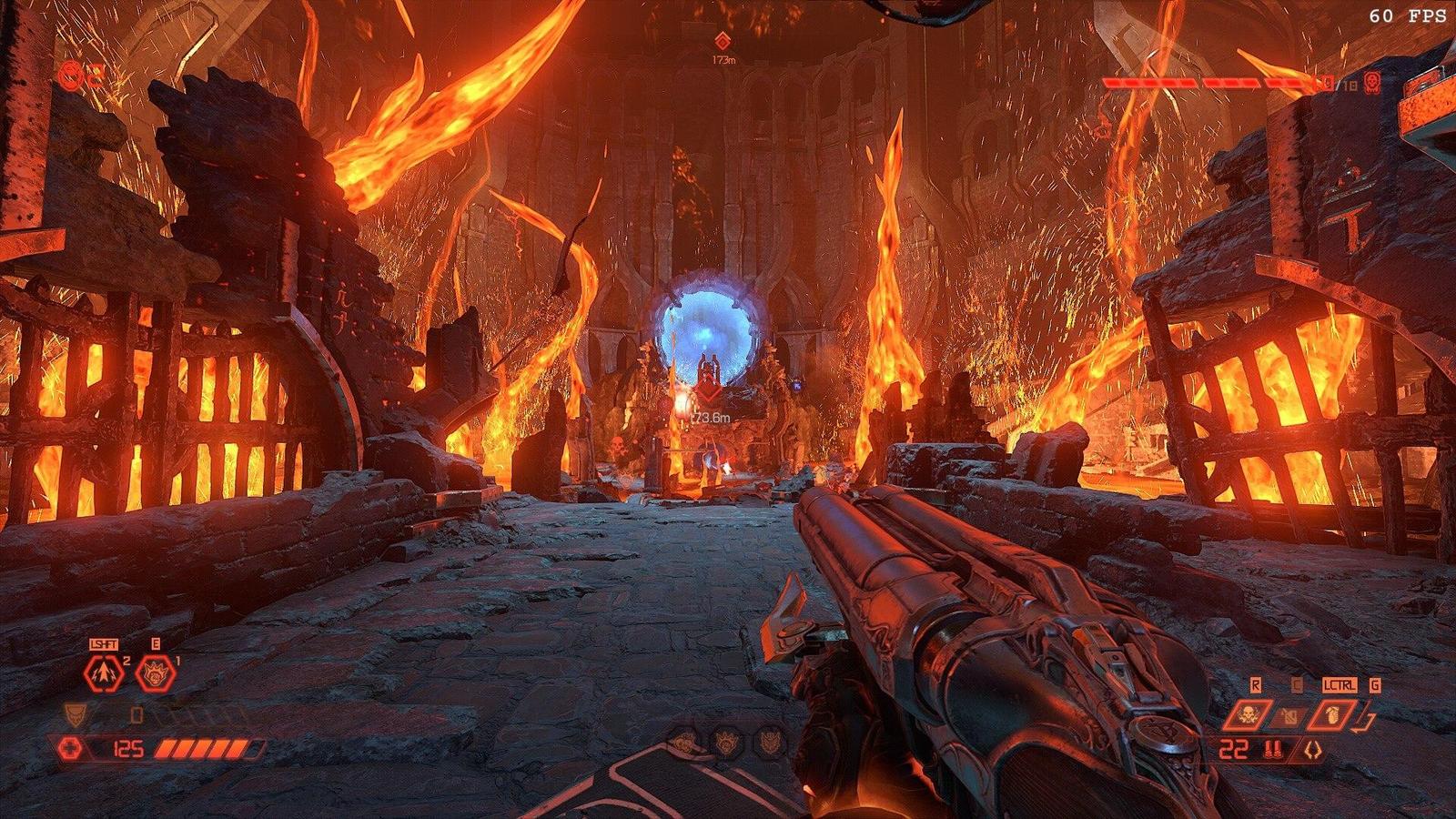Throw the frag grenade from its slot
The width and height of the screenshot is (1456, 819).
coord(1333,715)
